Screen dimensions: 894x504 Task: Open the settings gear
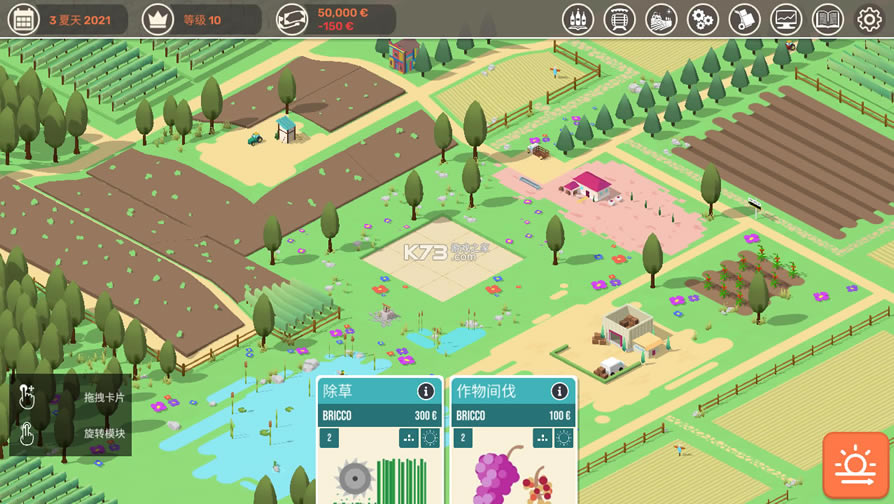[869, 19]
